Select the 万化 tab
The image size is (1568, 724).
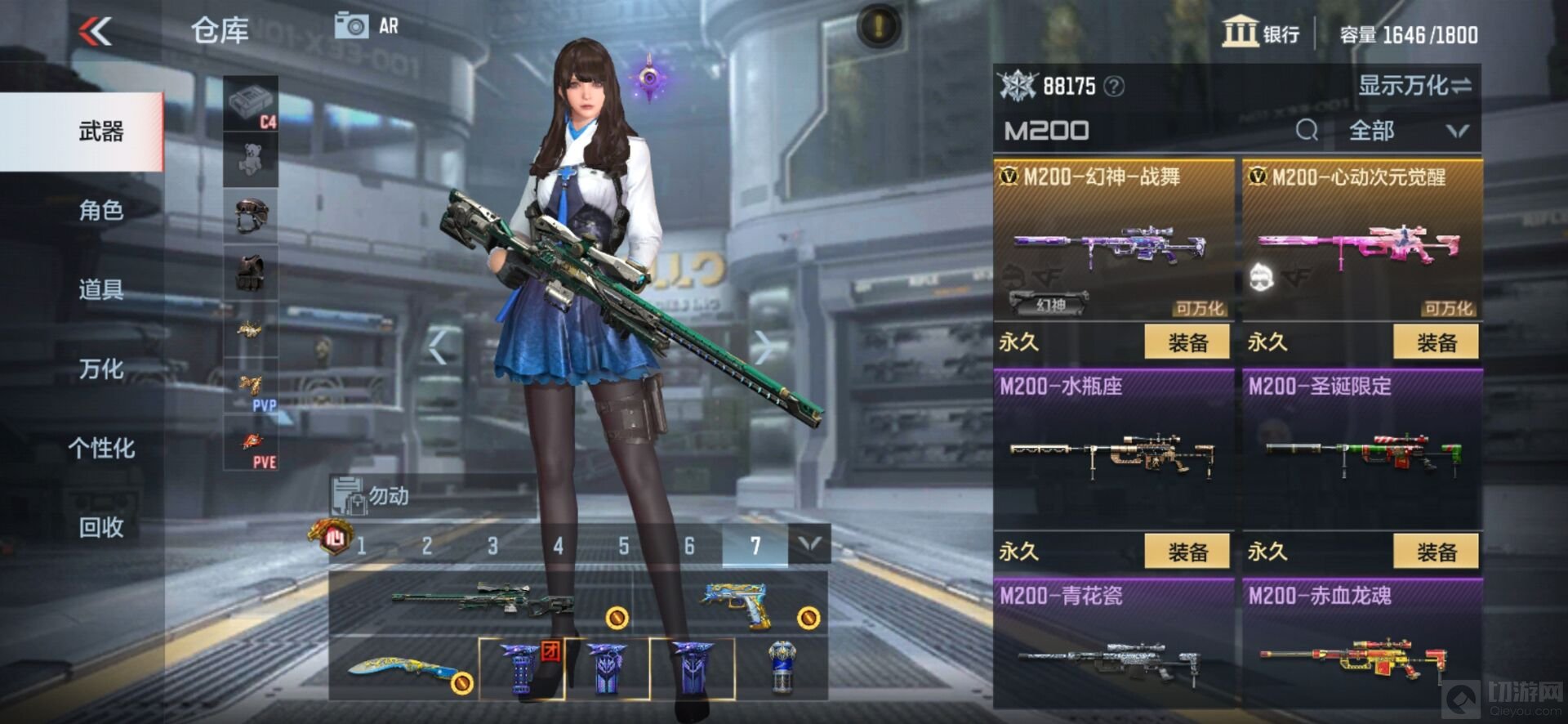pos(100,369)
